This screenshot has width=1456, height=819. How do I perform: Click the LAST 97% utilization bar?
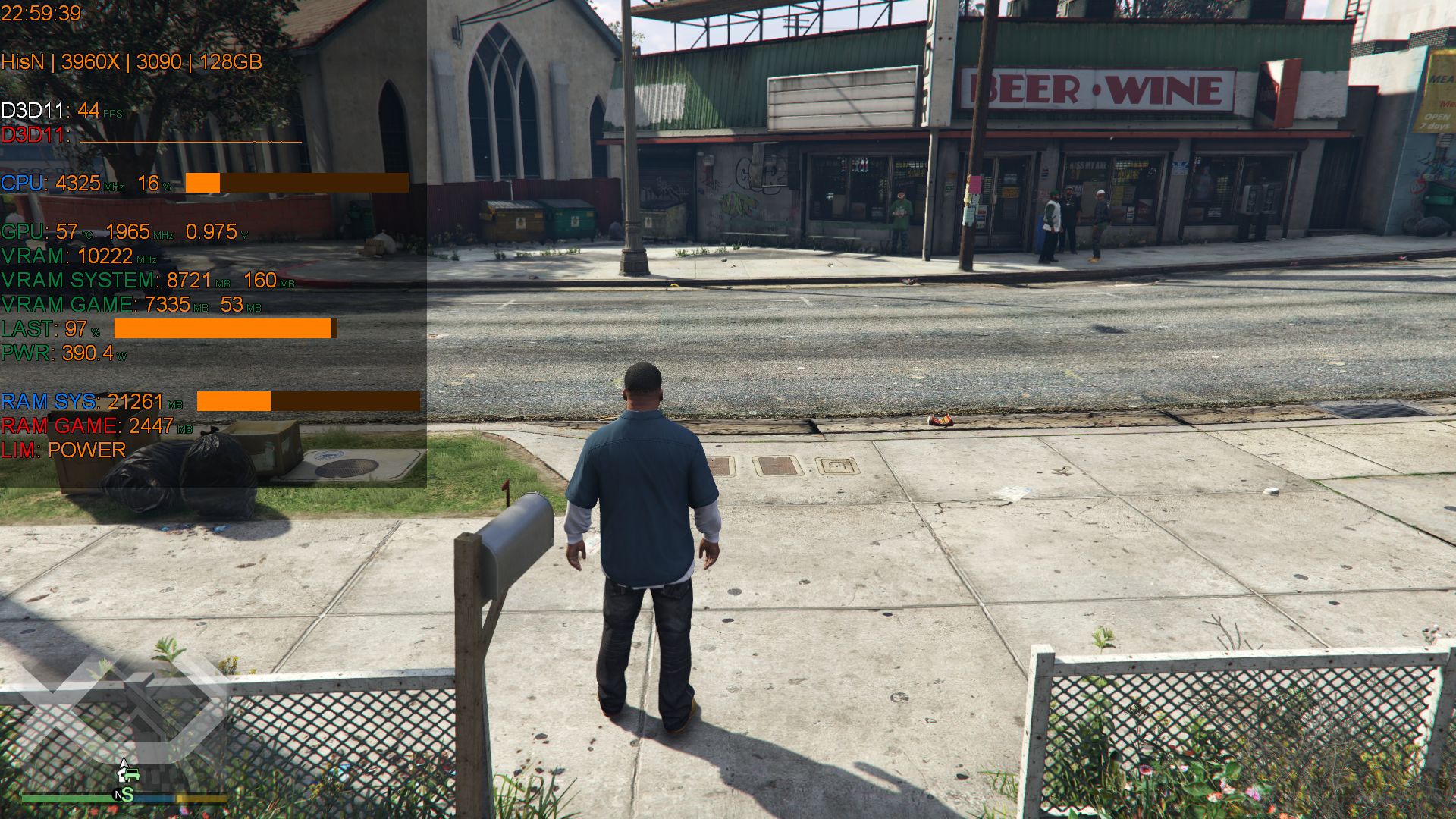220,329
